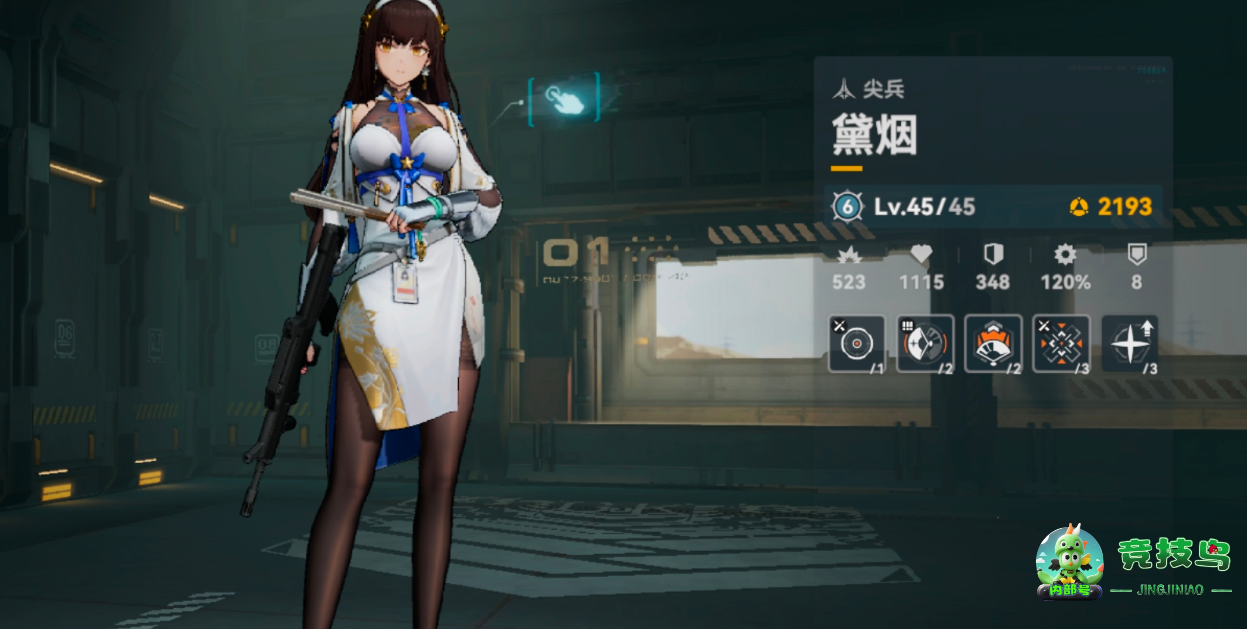Select the split fan skill icon

tap(925, 343)
